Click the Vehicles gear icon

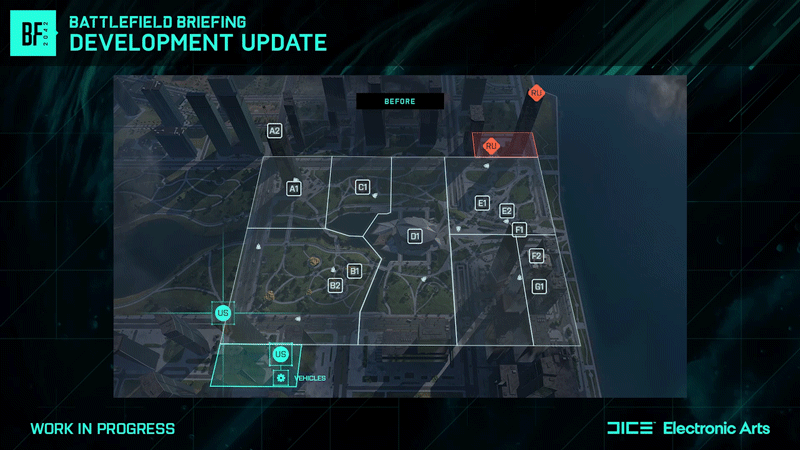point(281,377)
